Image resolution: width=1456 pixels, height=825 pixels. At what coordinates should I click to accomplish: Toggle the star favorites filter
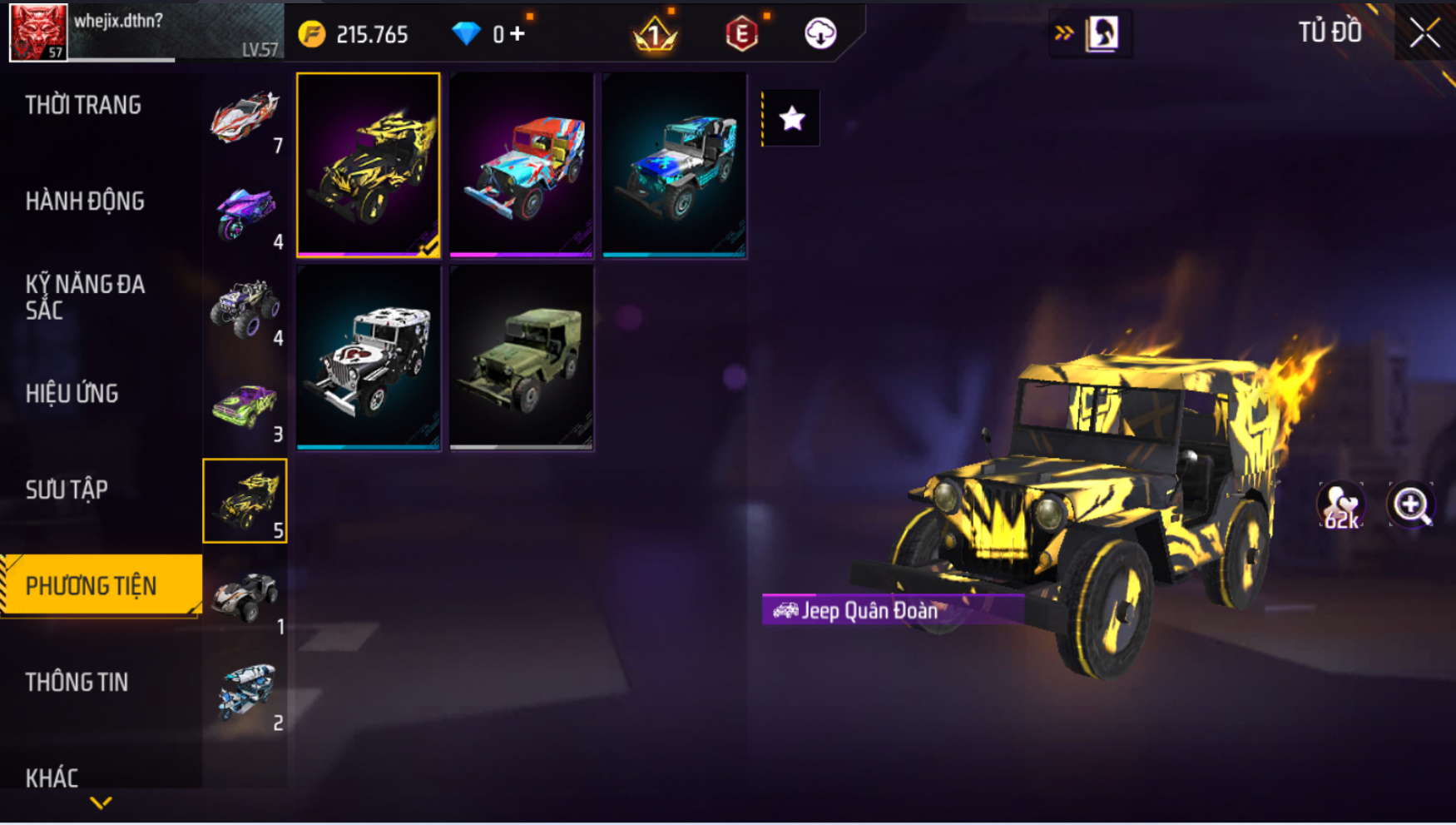(x=791, y=119)
